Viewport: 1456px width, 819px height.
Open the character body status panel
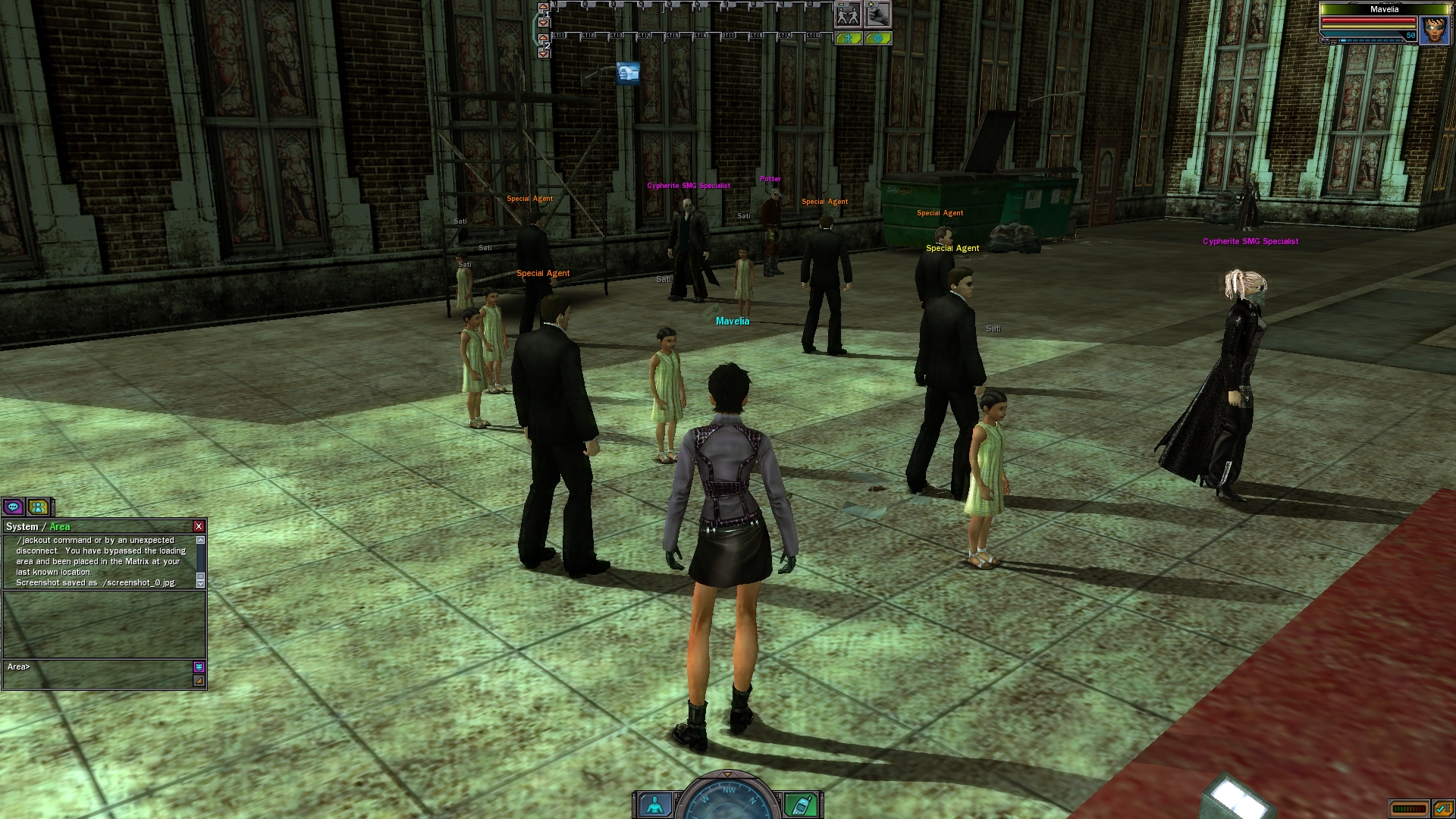(654, 805)
